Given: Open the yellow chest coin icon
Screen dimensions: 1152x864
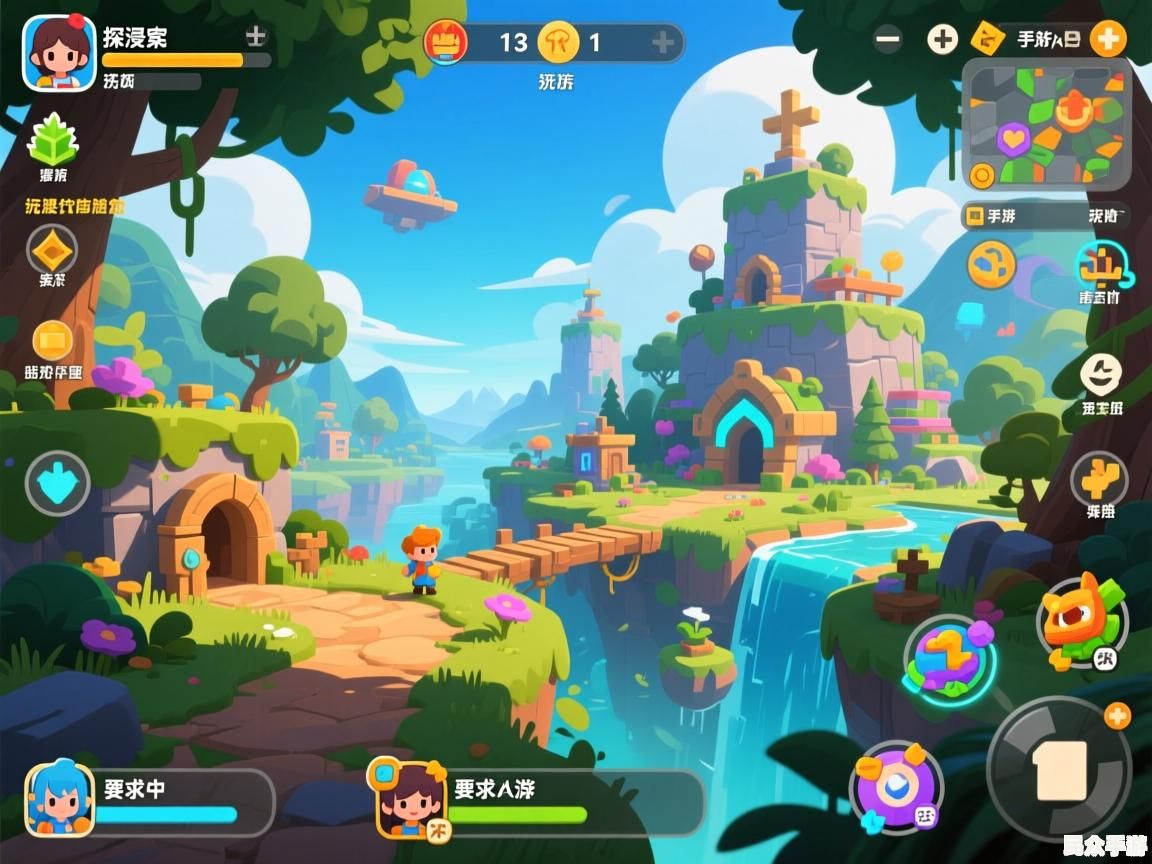Looking at the screenshot, I should point(53,342).
